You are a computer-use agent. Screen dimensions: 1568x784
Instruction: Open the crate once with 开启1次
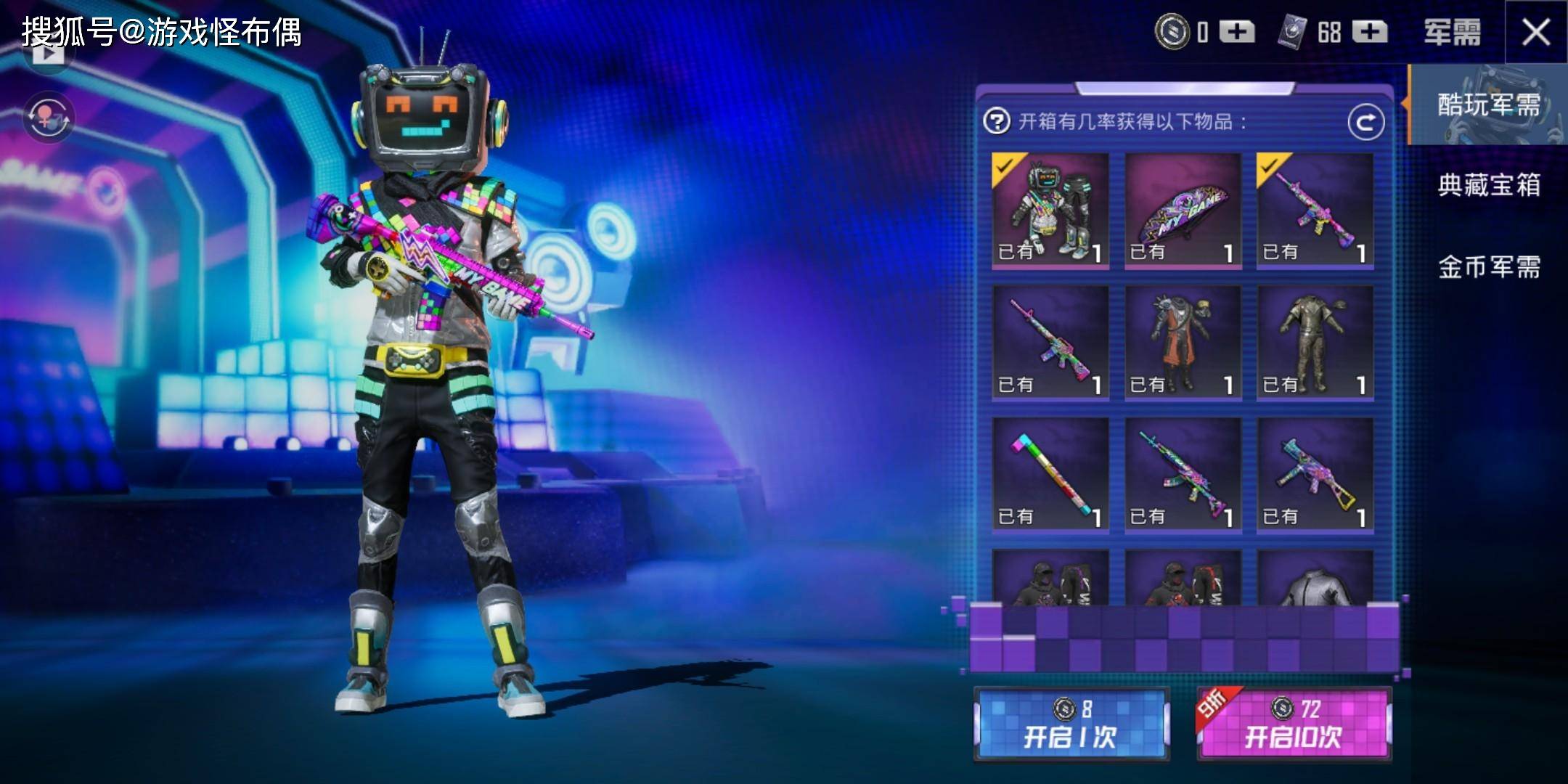point(1071,724)
